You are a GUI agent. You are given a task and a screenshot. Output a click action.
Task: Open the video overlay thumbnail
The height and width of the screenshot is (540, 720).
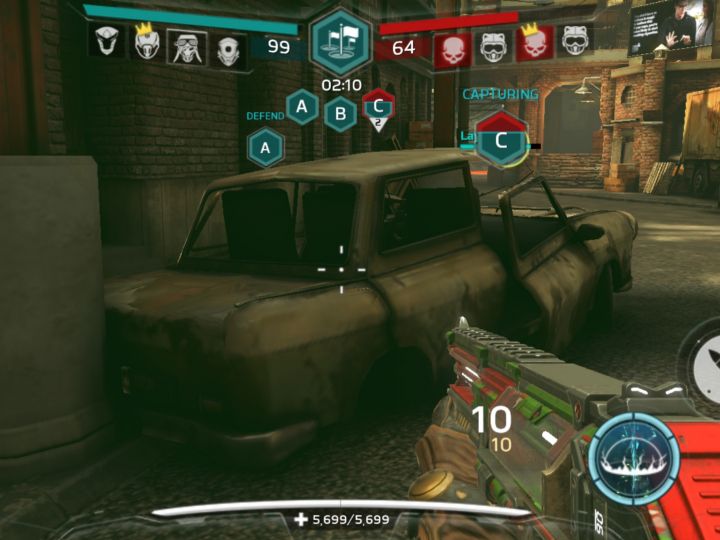tap(664, 27)
